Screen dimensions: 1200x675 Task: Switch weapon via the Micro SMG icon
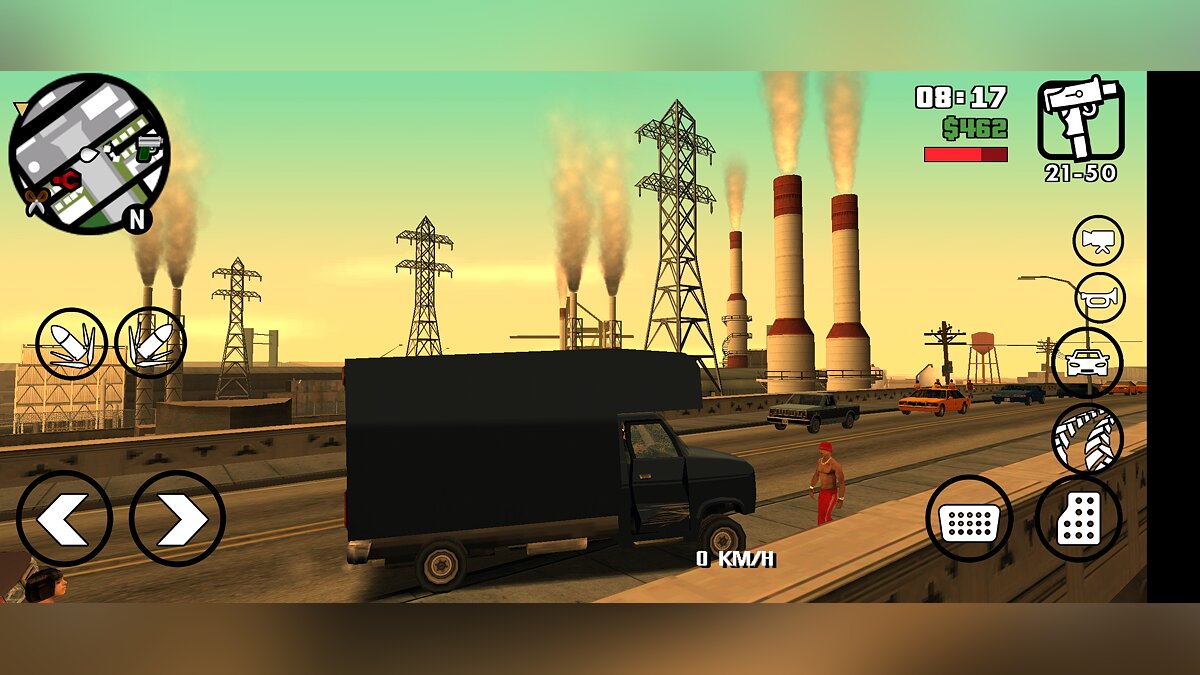1081,120
